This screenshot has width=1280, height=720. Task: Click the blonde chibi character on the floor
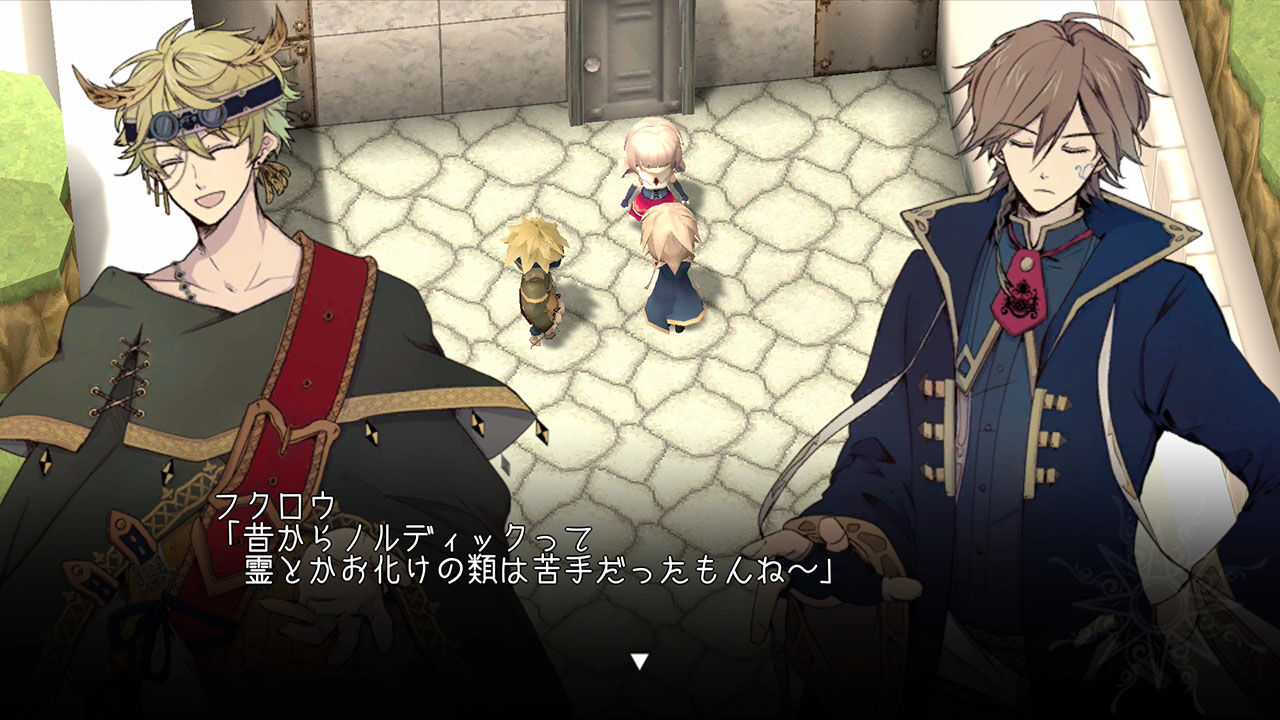(x=537, y=280)
